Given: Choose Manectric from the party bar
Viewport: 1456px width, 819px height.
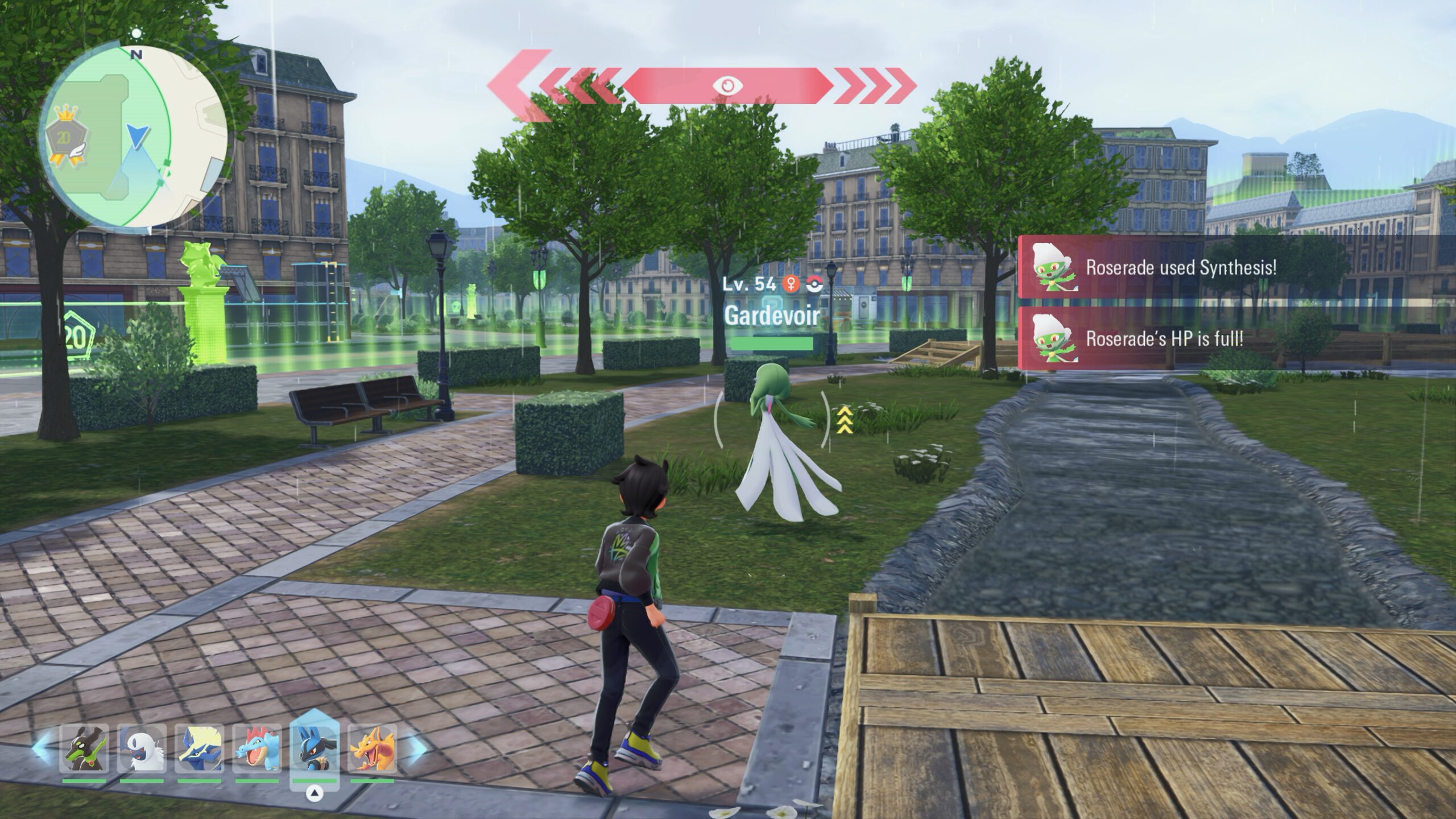Looking at the screenshot, I should (199, 749).
